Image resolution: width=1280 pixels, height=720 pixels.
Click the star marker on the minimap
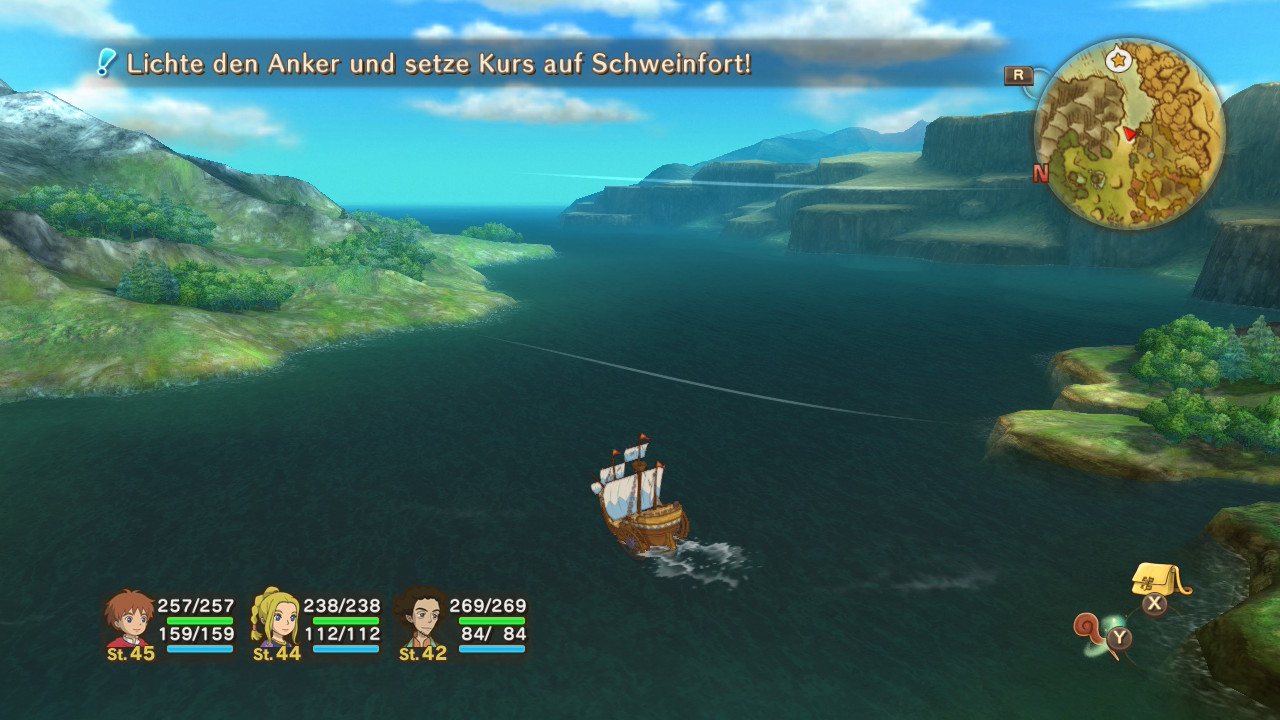[x=1117, y=61]
